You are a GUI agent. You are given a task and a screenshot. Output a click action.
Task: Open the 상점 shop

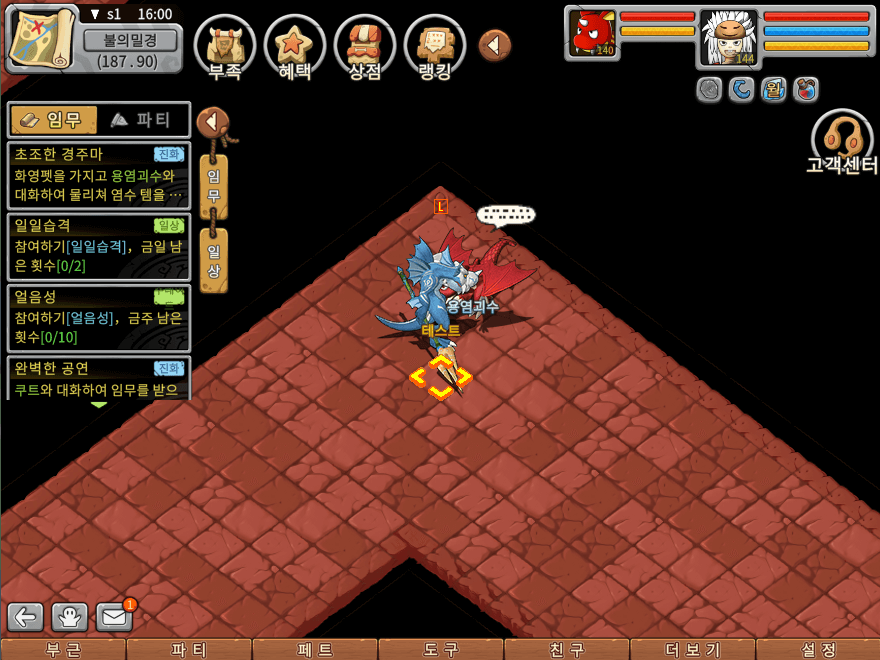pyautogui.click(x=364, y=45)
